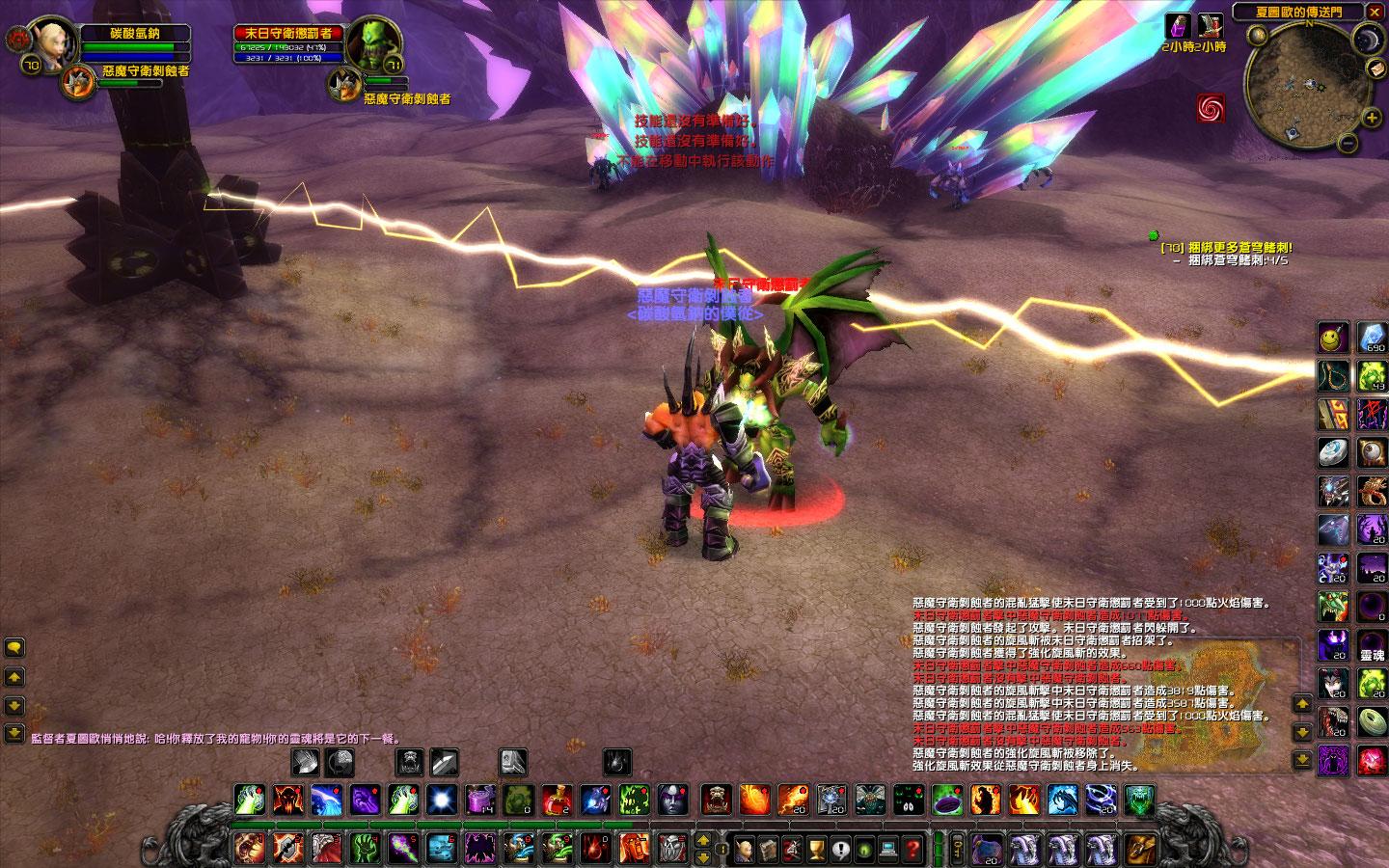
Task: Zoom out the minimap with the minus button
Action: pos(1348,145)
